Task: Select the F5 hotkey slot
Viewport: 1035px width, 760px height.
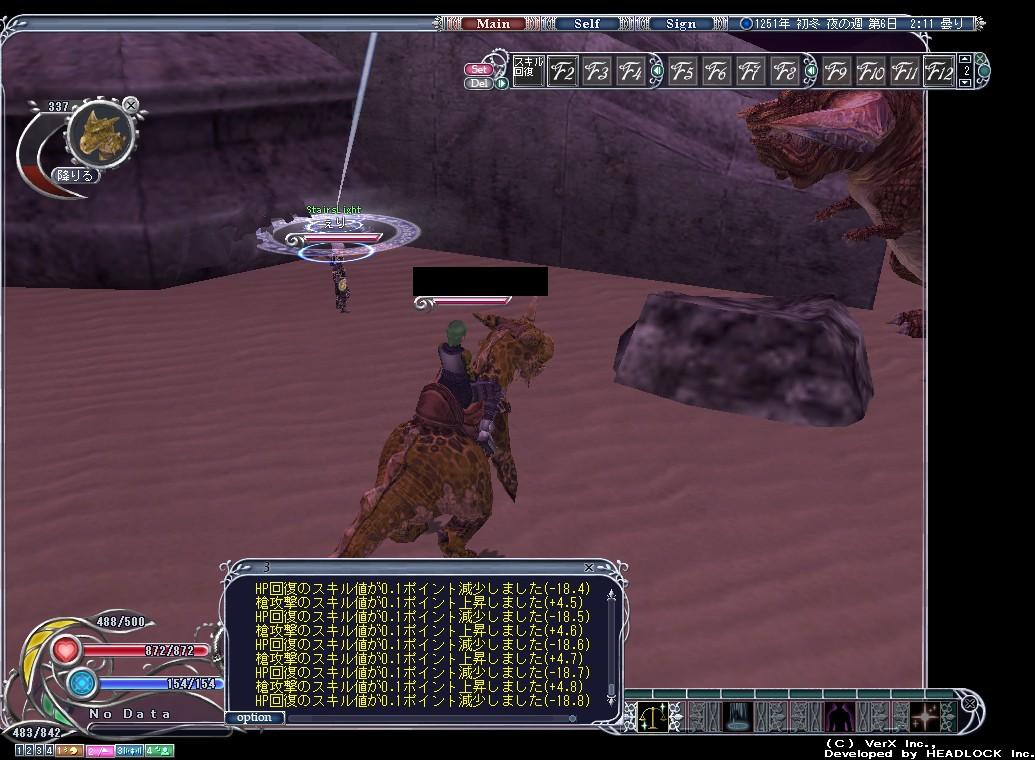Action: pyautogui.click(x=683, y=72)
